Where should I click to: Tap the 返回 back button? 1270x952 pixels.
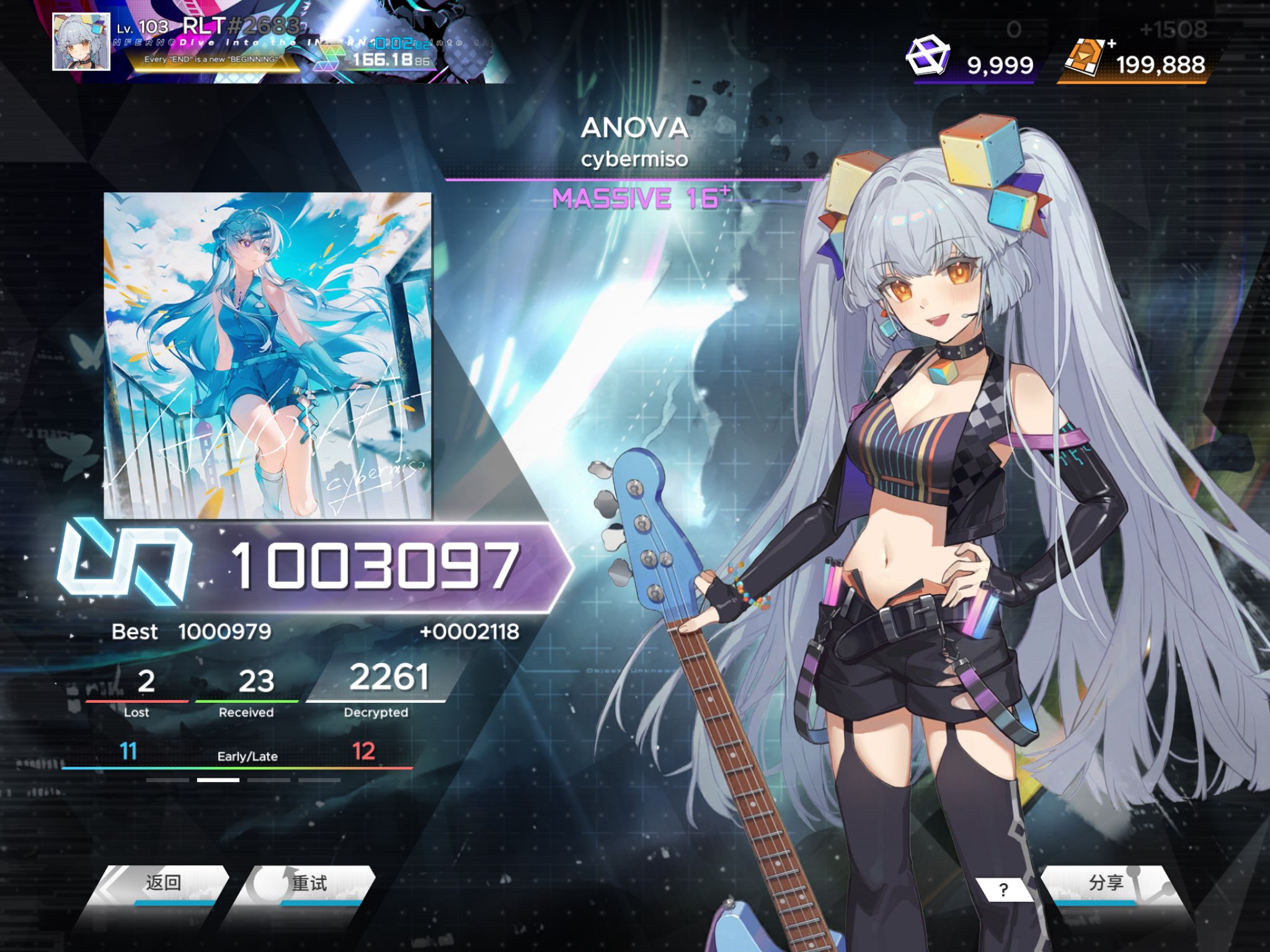click(162, 884)
